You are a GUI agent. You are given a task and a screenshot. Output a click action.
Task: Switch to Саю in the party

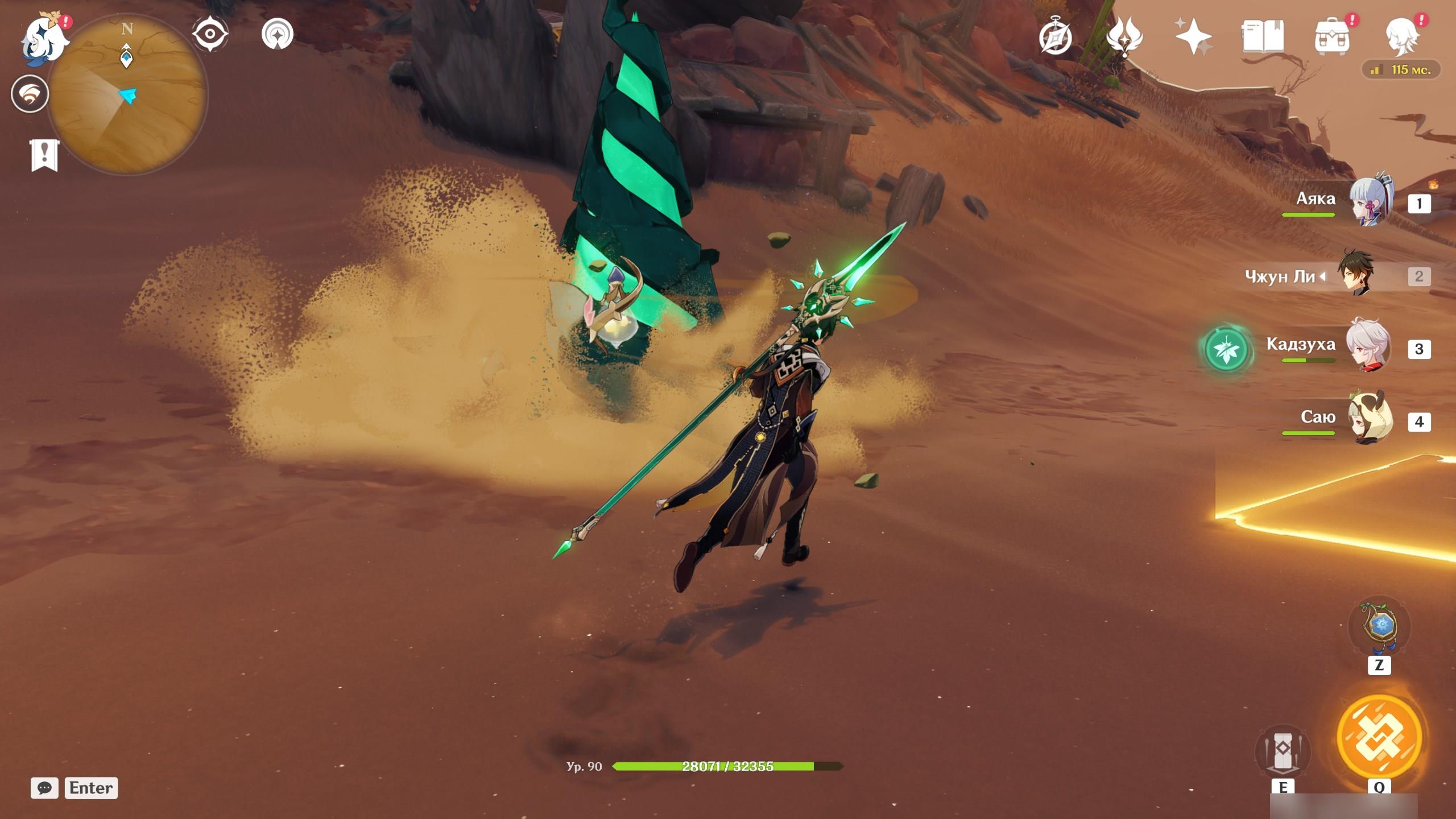tap(1371, 420)
